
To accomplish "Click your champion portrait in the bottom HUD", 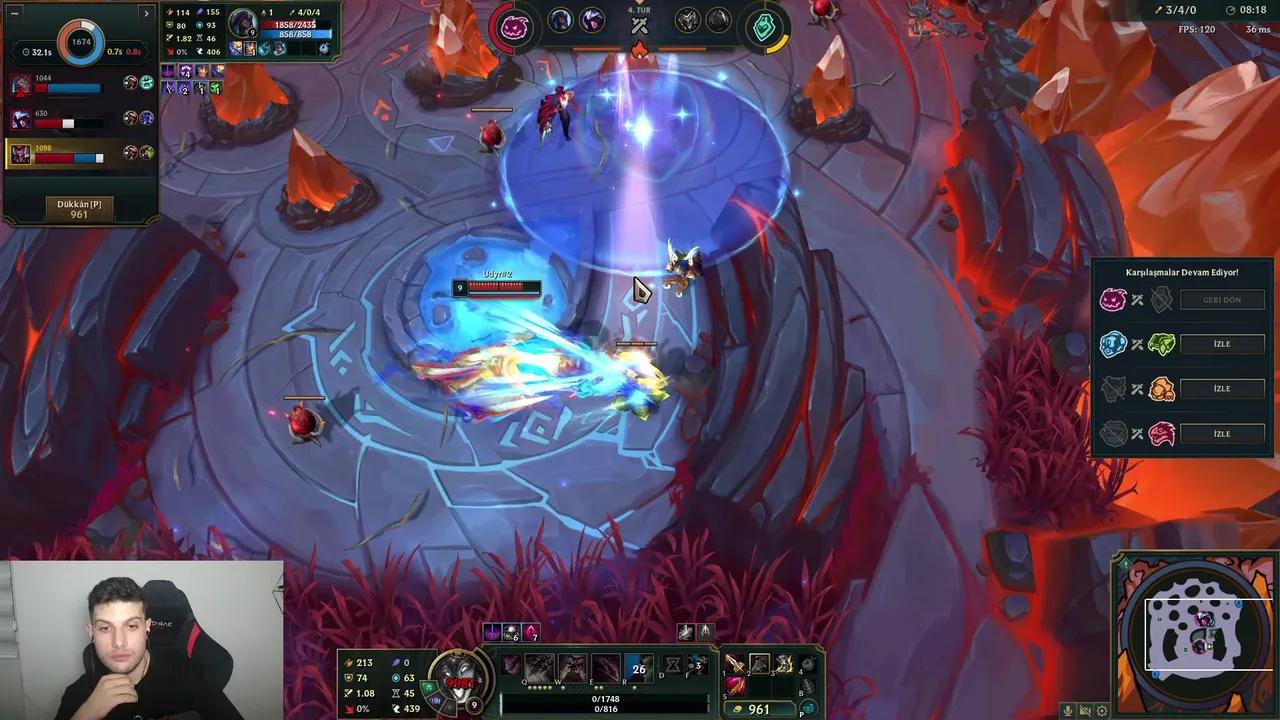I will coord(458,680).
